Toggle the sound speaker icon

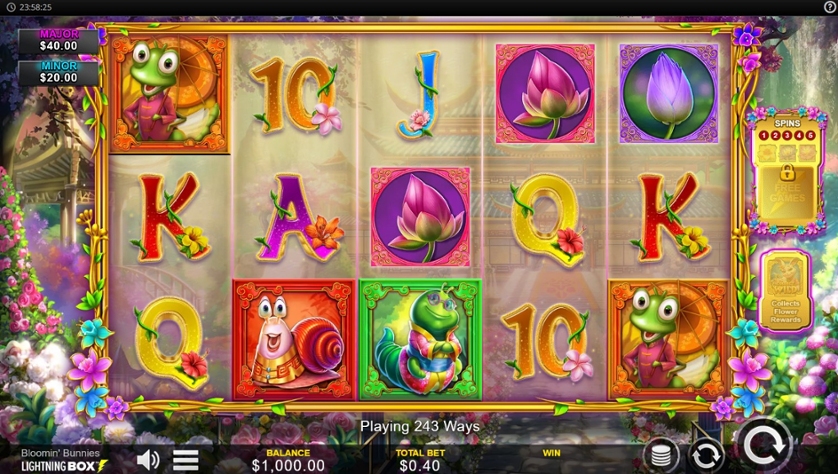148,459
